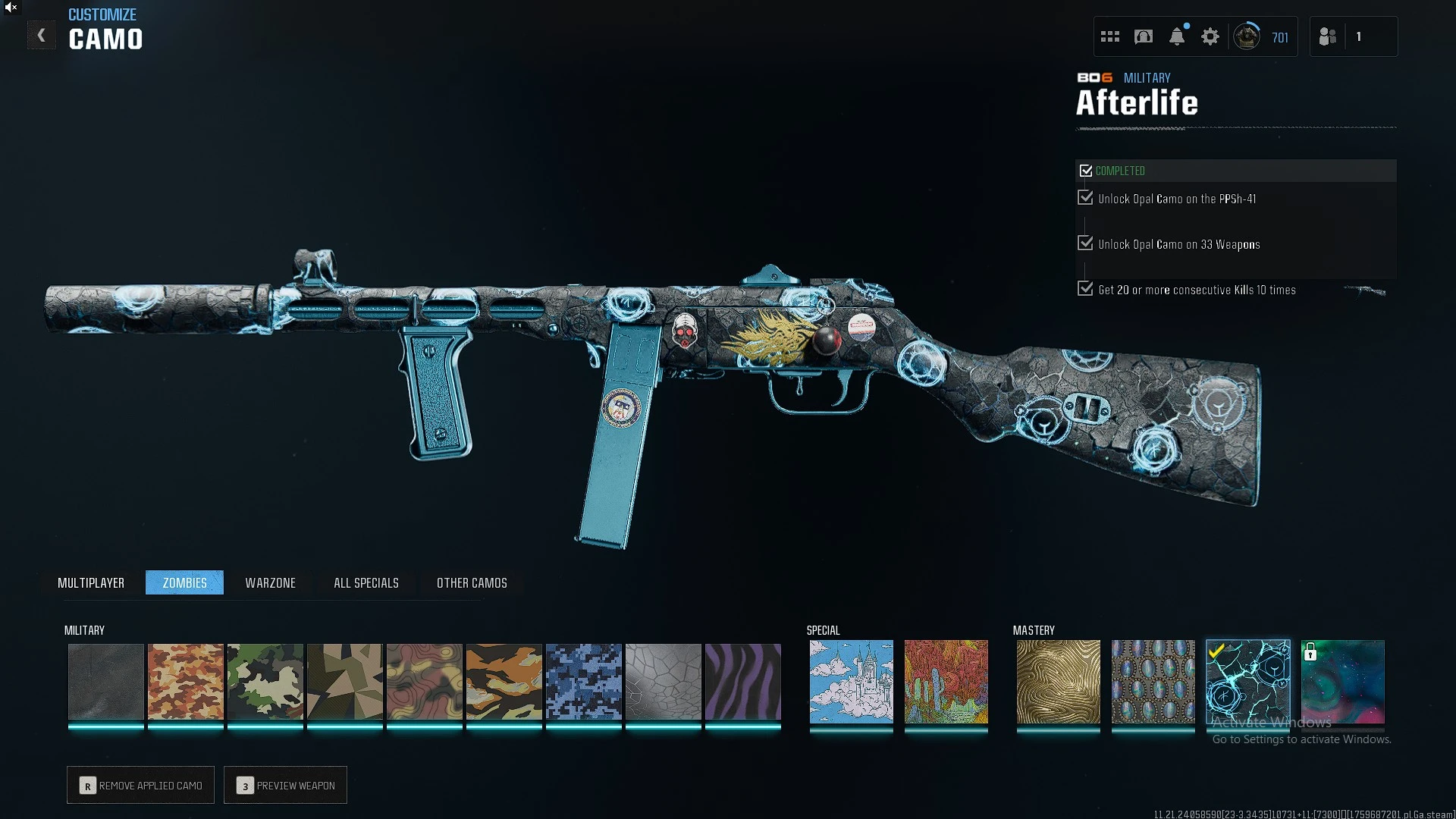Choose the gold mastery camo
1456x819 pixels.
(x=1058, y=681)
